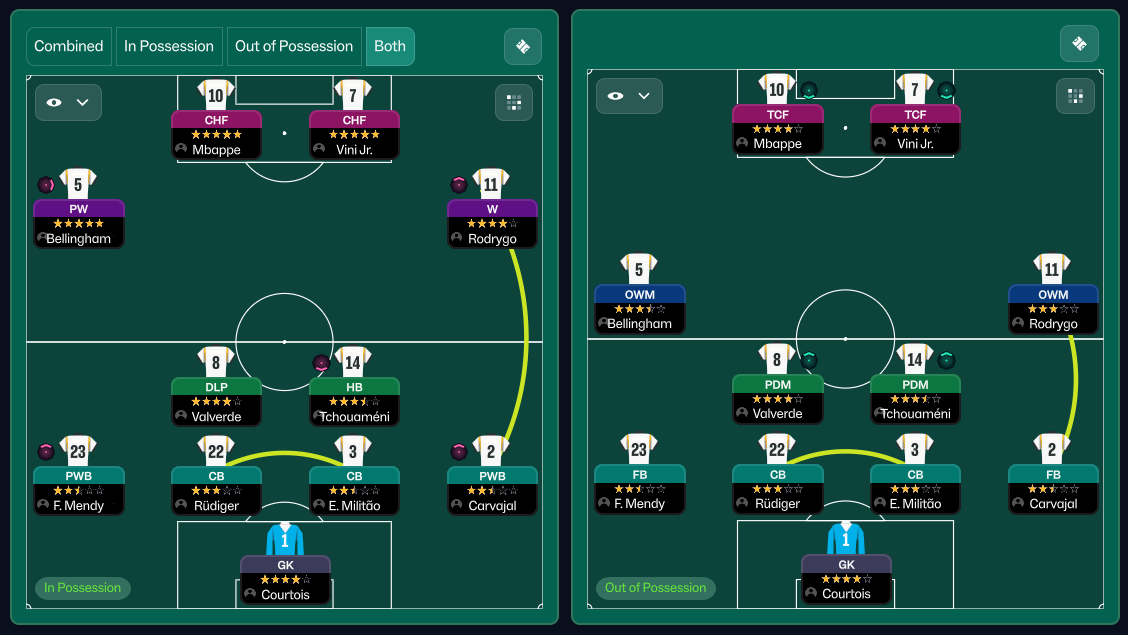Select Valverde's DLP player card
Image resolution: width=1128 pixels, height=635 pixels.
pos(216,401)
